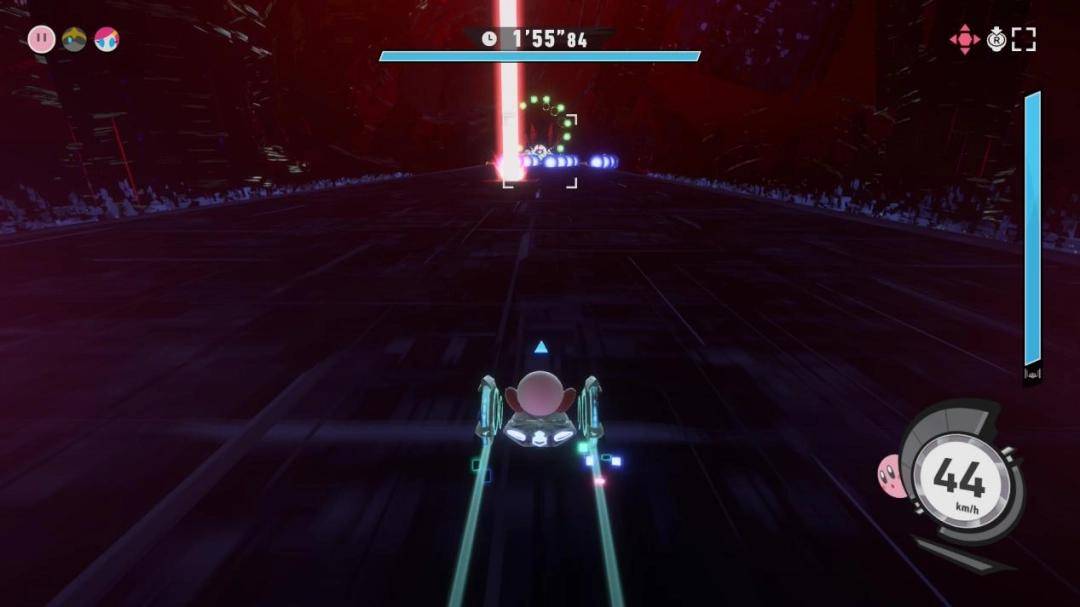This screenshot has height=607, width=1080.
Task: Select the pink Kirby racer portrait
Action: [41, 39]
